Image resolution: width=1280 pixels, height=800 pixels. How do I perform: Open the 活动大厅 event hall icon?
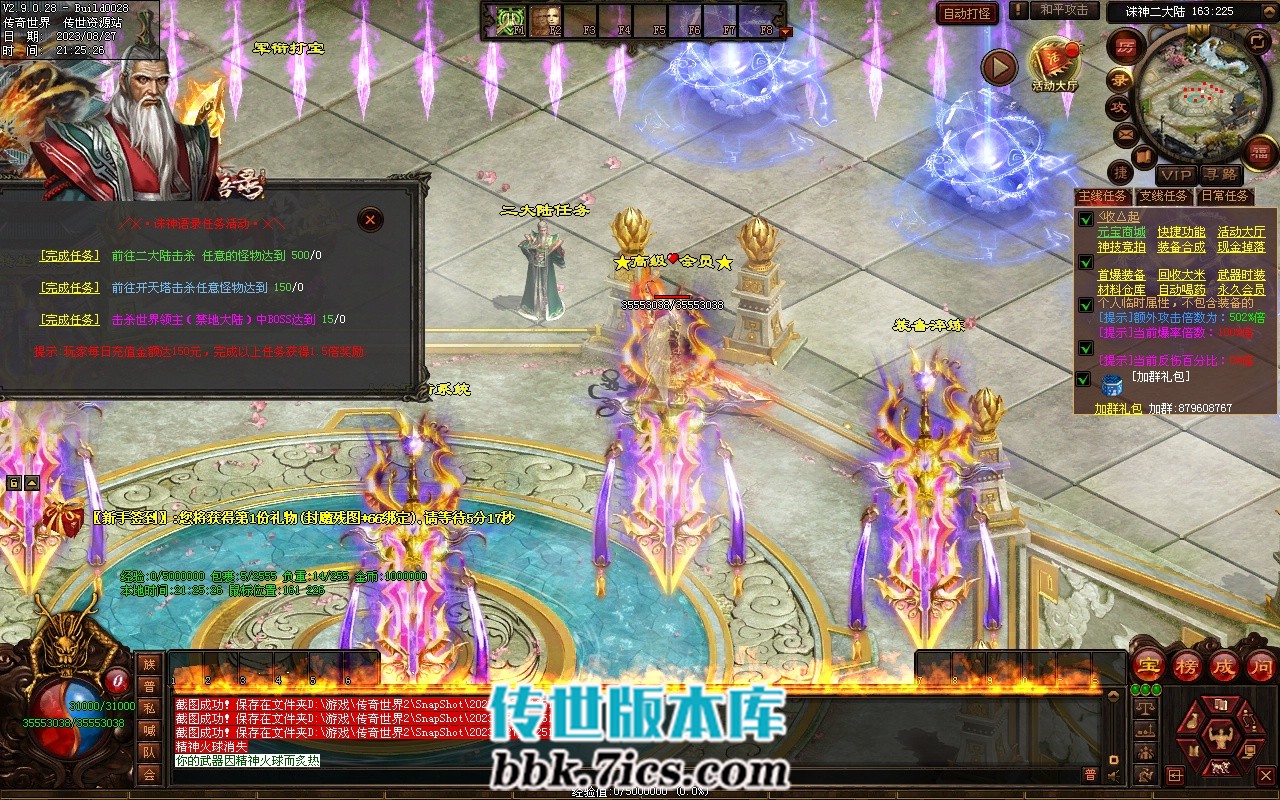[1054, 62]
